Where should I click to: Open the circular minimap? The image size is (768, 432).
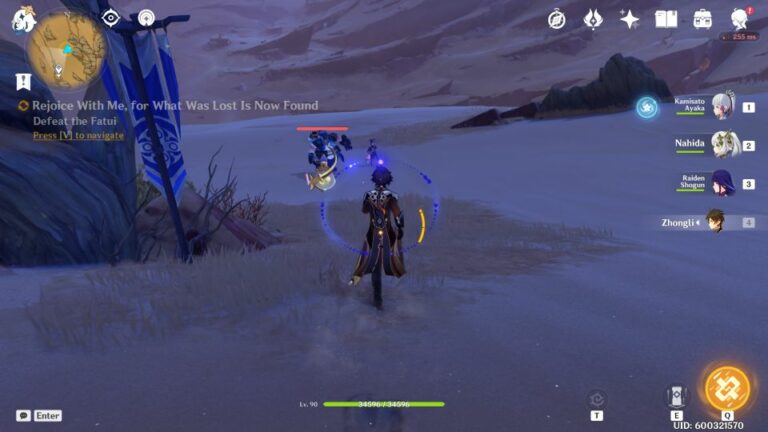click(x=67, y=48)
